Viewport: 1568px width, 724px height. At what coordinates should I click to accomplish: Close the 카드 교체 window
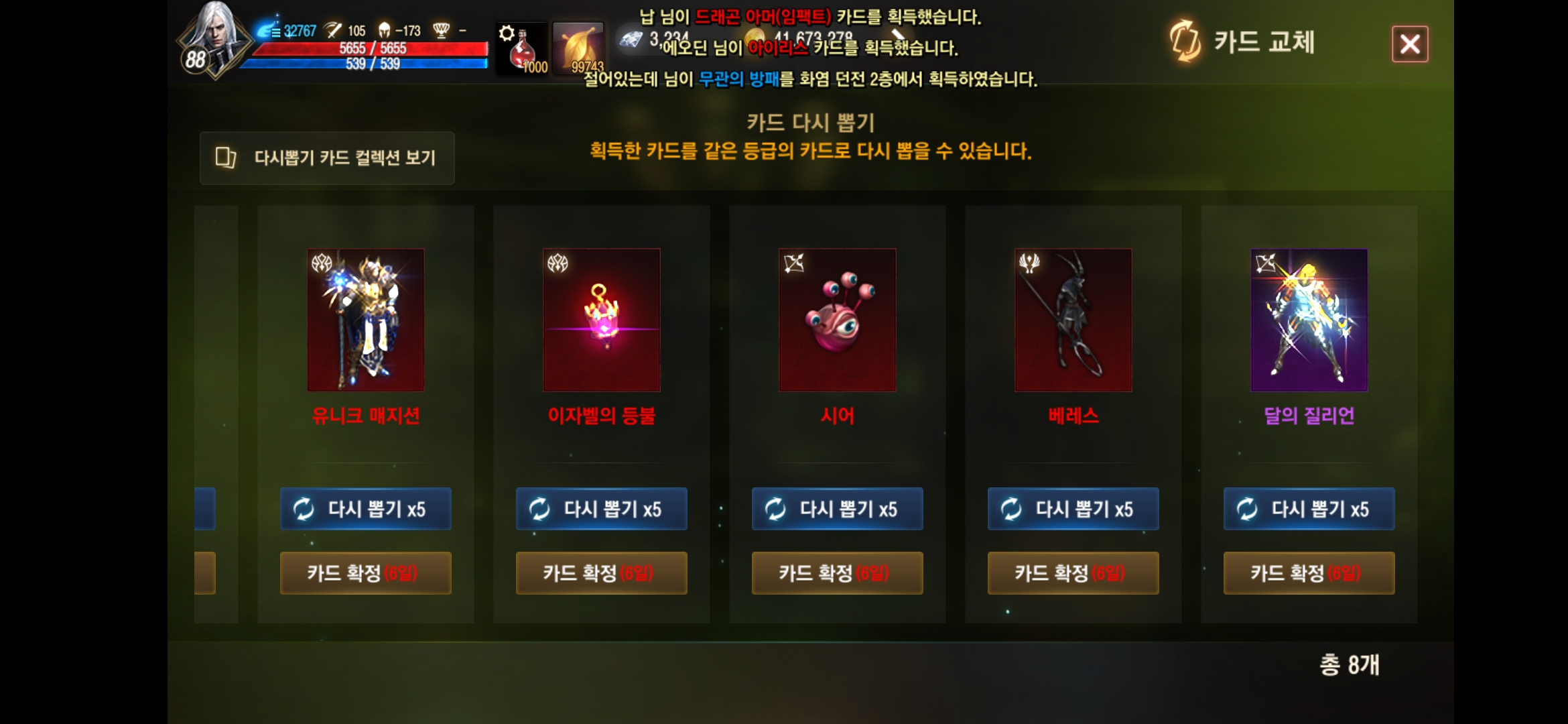click(x=1411, y=43)
